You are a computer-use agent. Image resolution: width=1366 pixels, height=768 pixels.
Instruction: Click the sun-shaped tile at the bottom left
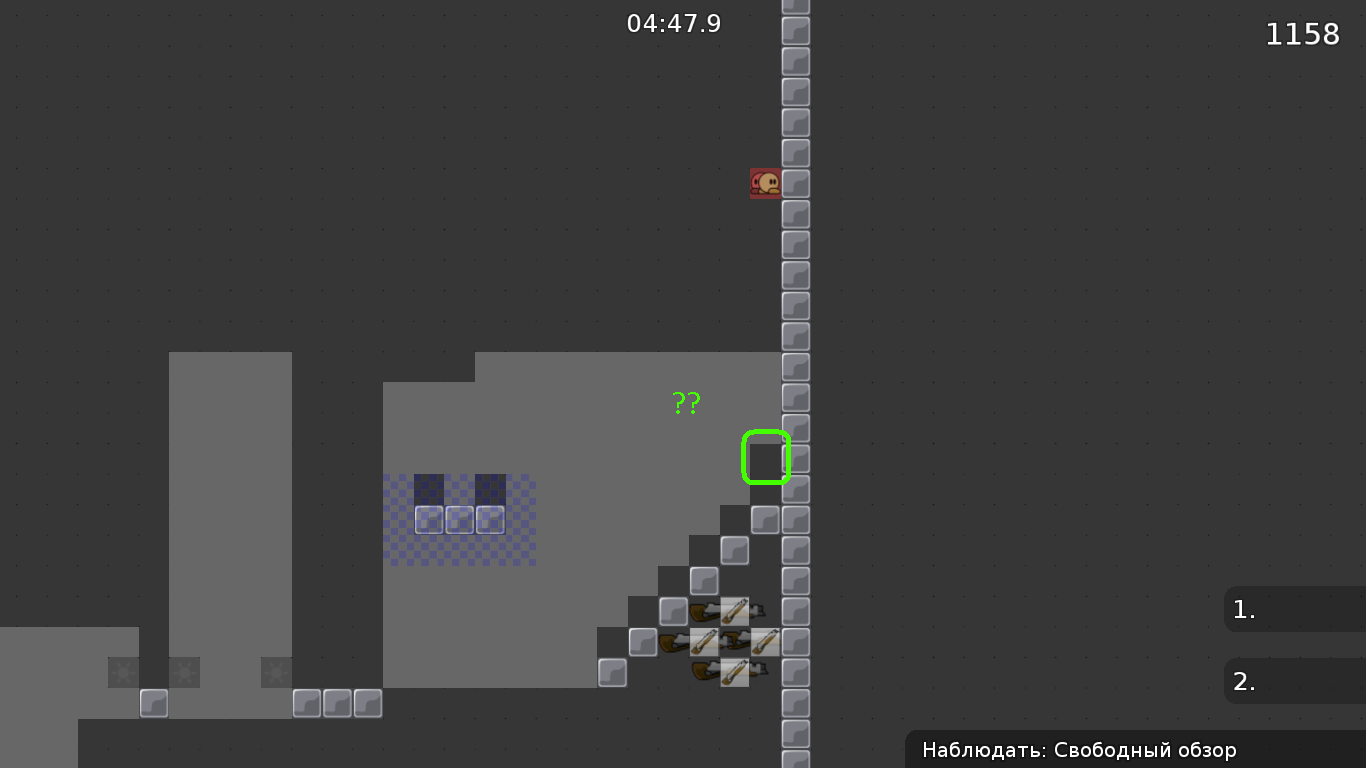pyautogui.click(x=123, y=672)
